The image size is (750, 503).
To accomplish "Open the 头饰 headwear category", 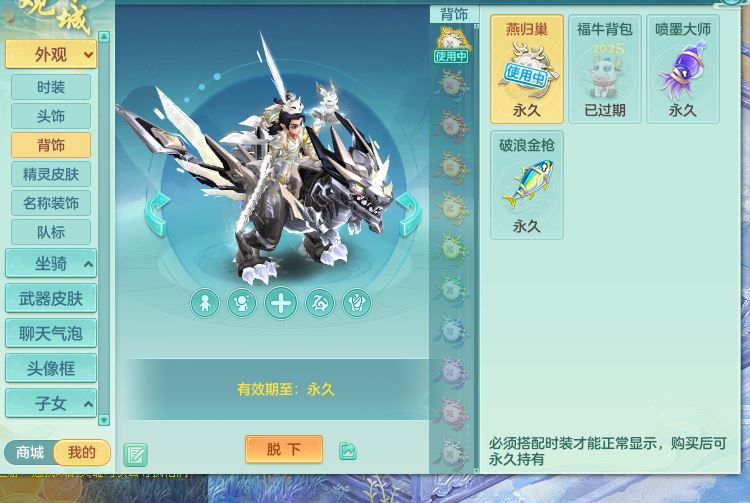I will pyautogui.click(x=50, y=116).
